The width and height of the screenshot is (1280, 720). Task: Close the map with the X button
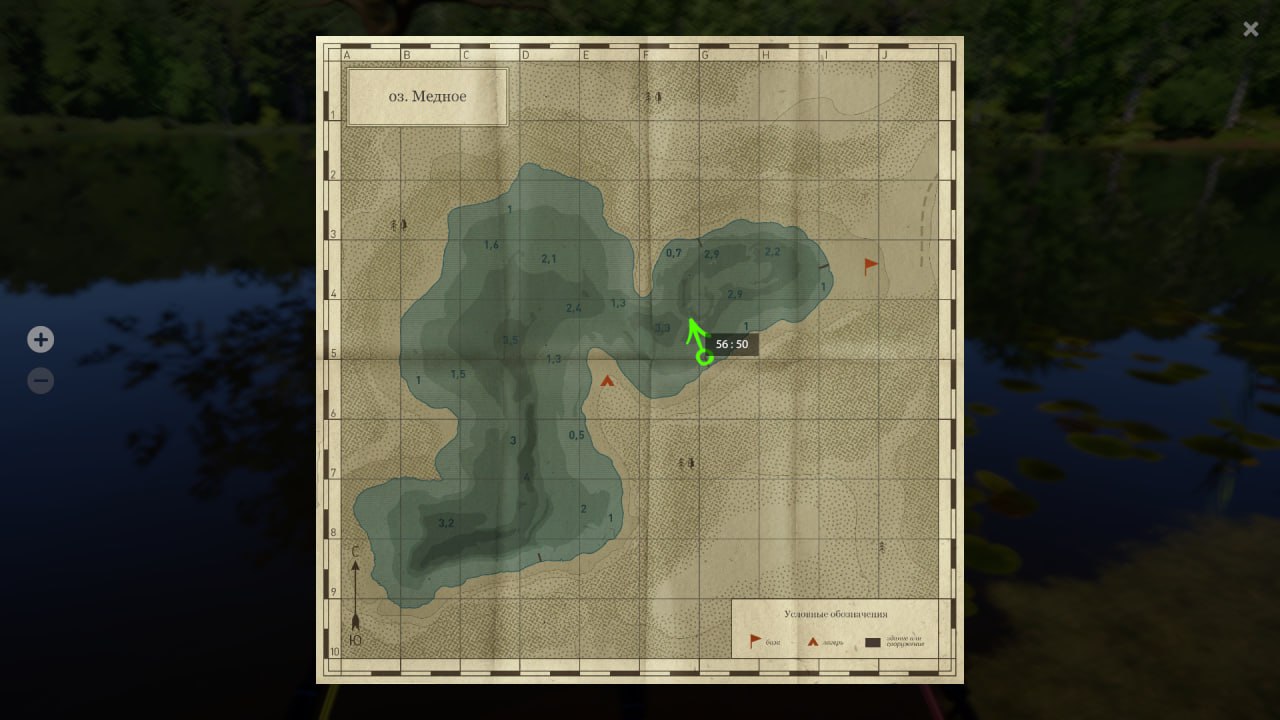point(1250,29)
